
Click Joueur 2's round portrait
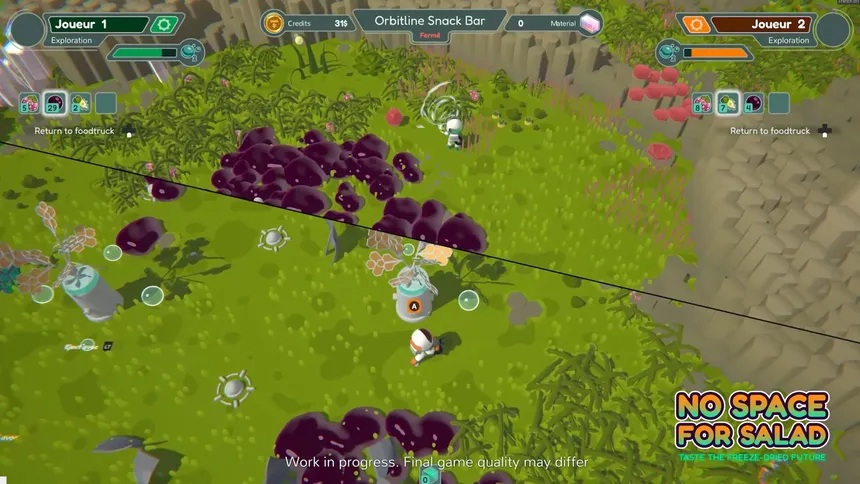click(x=832, y=29)
